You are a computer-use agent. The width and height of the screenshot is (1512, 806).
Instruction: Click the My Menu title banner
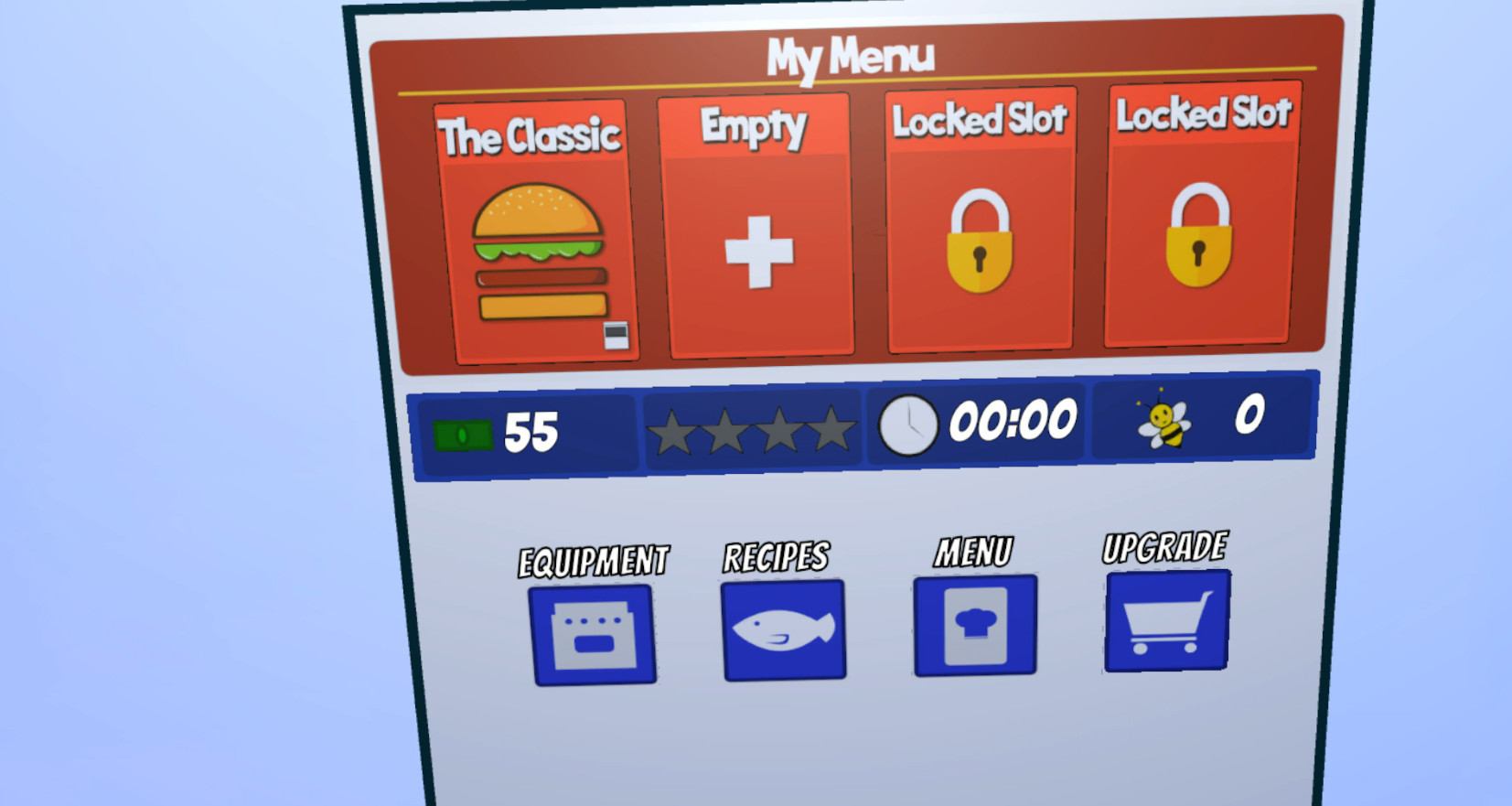pos(852,55)
